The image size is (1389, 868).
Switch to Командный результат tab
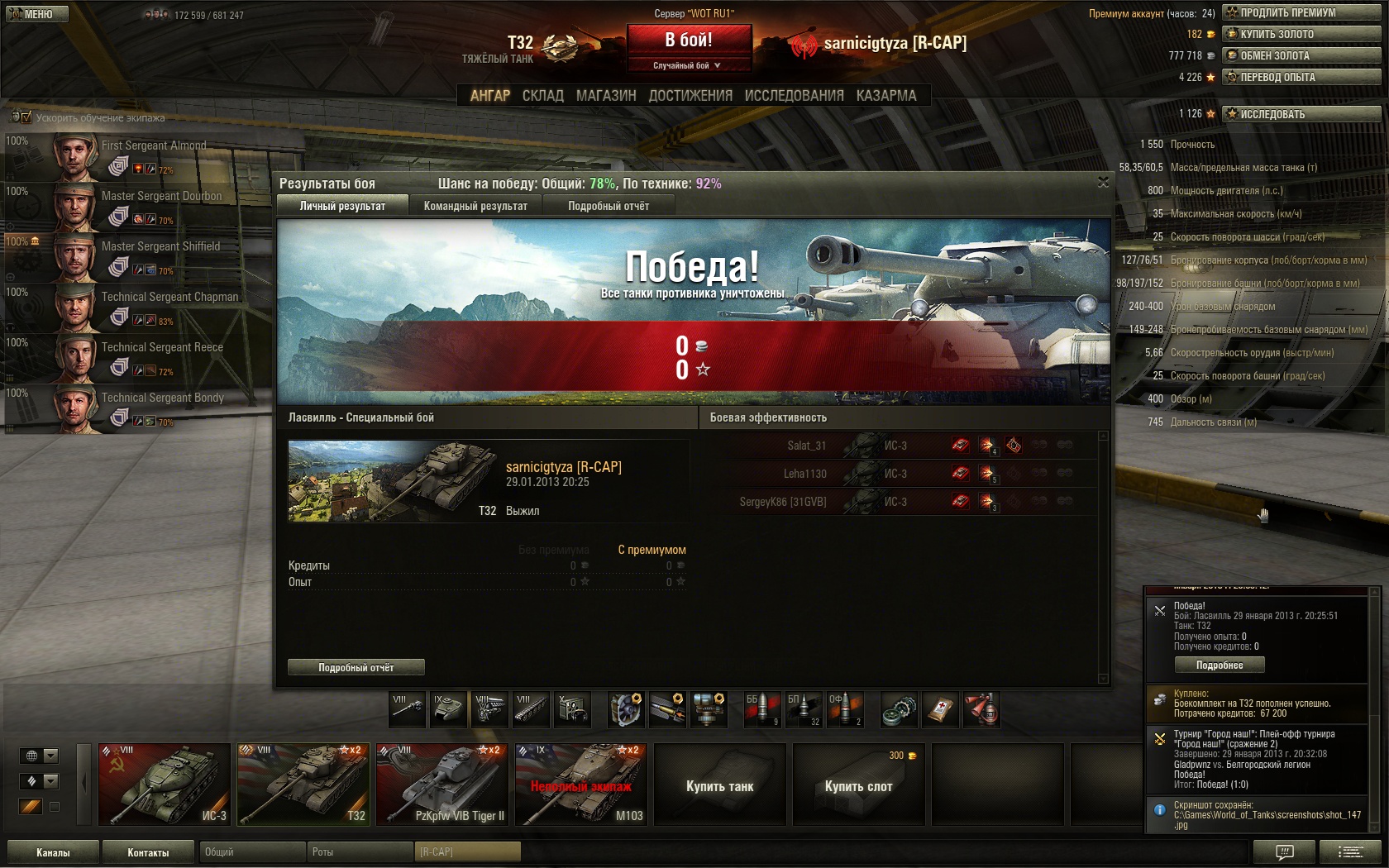[475, 206]
